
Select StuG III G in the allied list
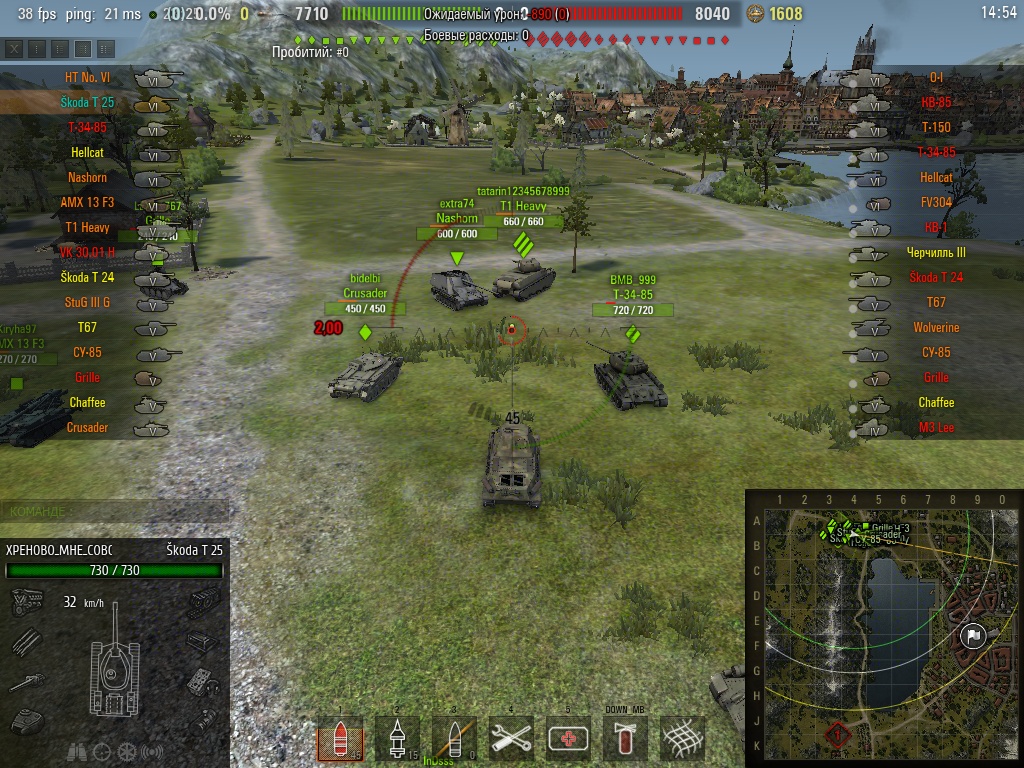coord(86,302)
